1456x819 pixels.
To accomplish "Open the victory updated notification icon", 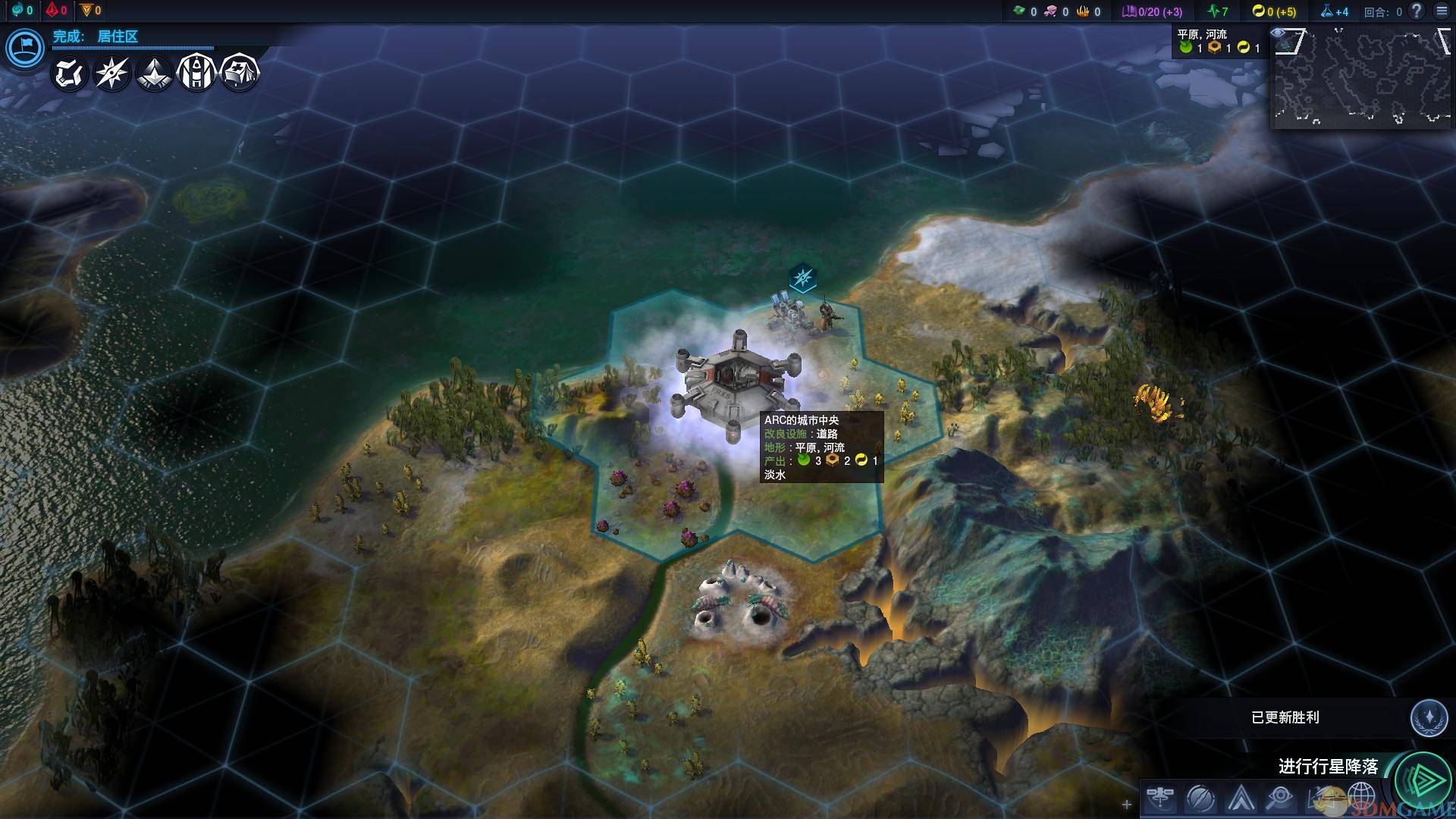I will click(x=1429, y=717).
